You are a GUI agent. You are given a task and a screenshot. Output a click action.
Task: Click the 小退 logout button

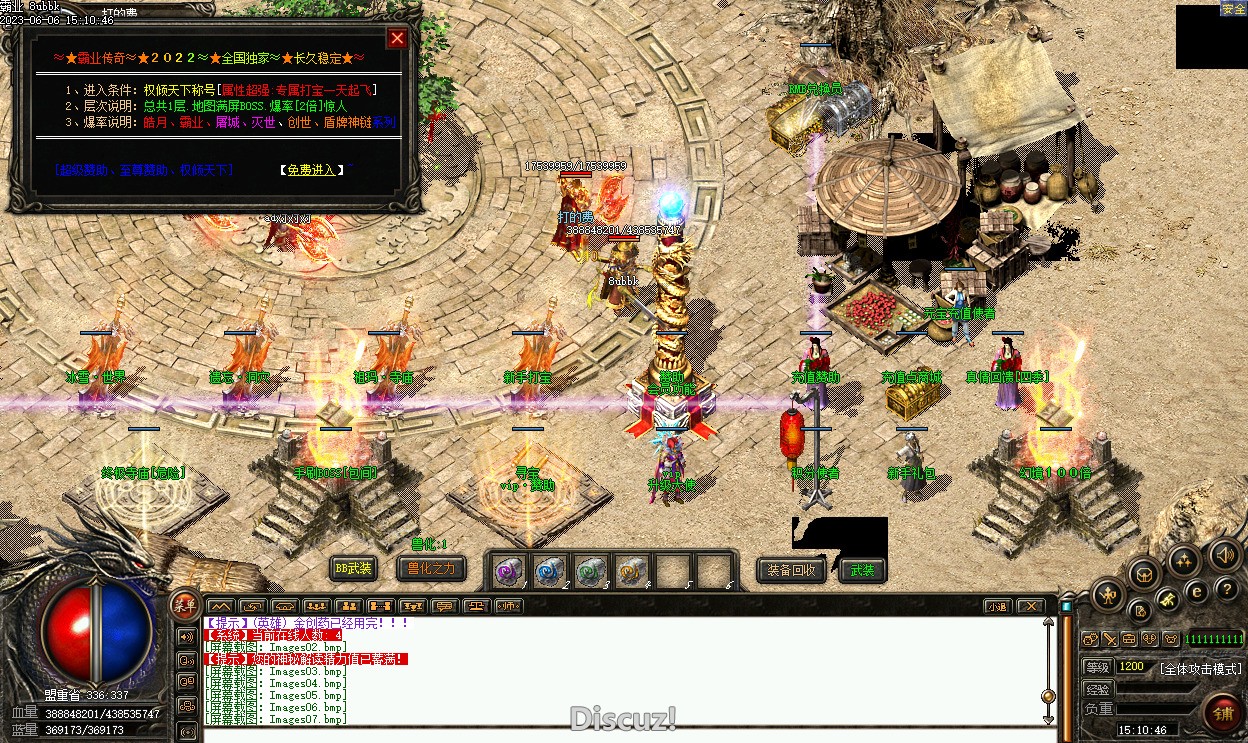click(997, 606)
